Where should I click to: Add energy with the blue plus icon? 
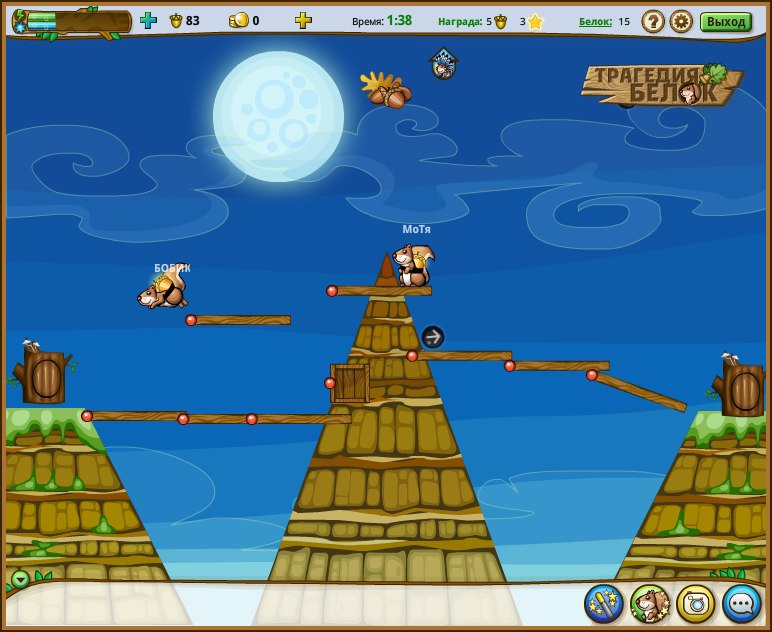148,20
